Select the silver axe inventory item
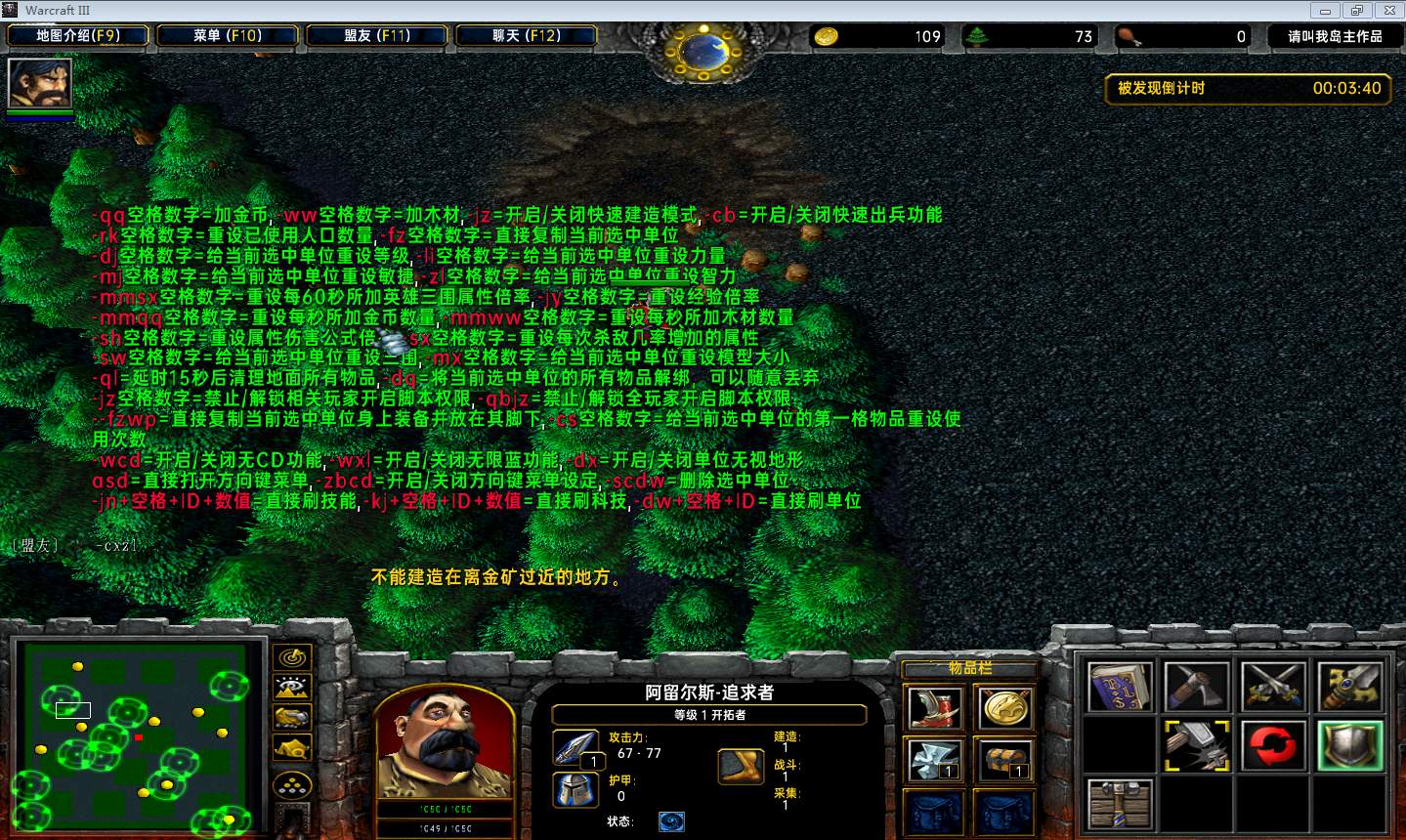Viewport: 1406px width, 840px height. coord(934,760)
